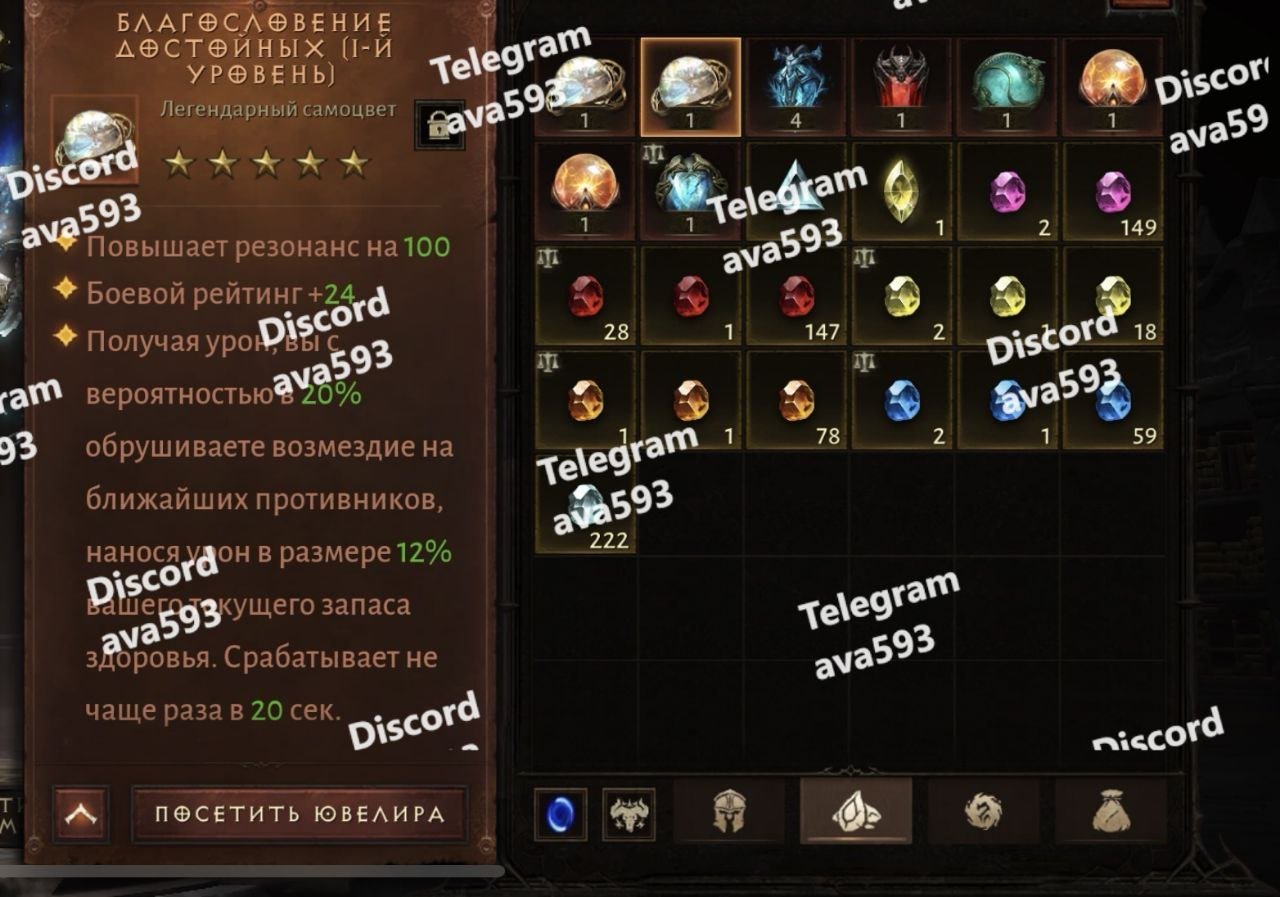Collapse the gem details with arrow button
The height and width of the screenshot is (897, 1280).
(81, 814)
